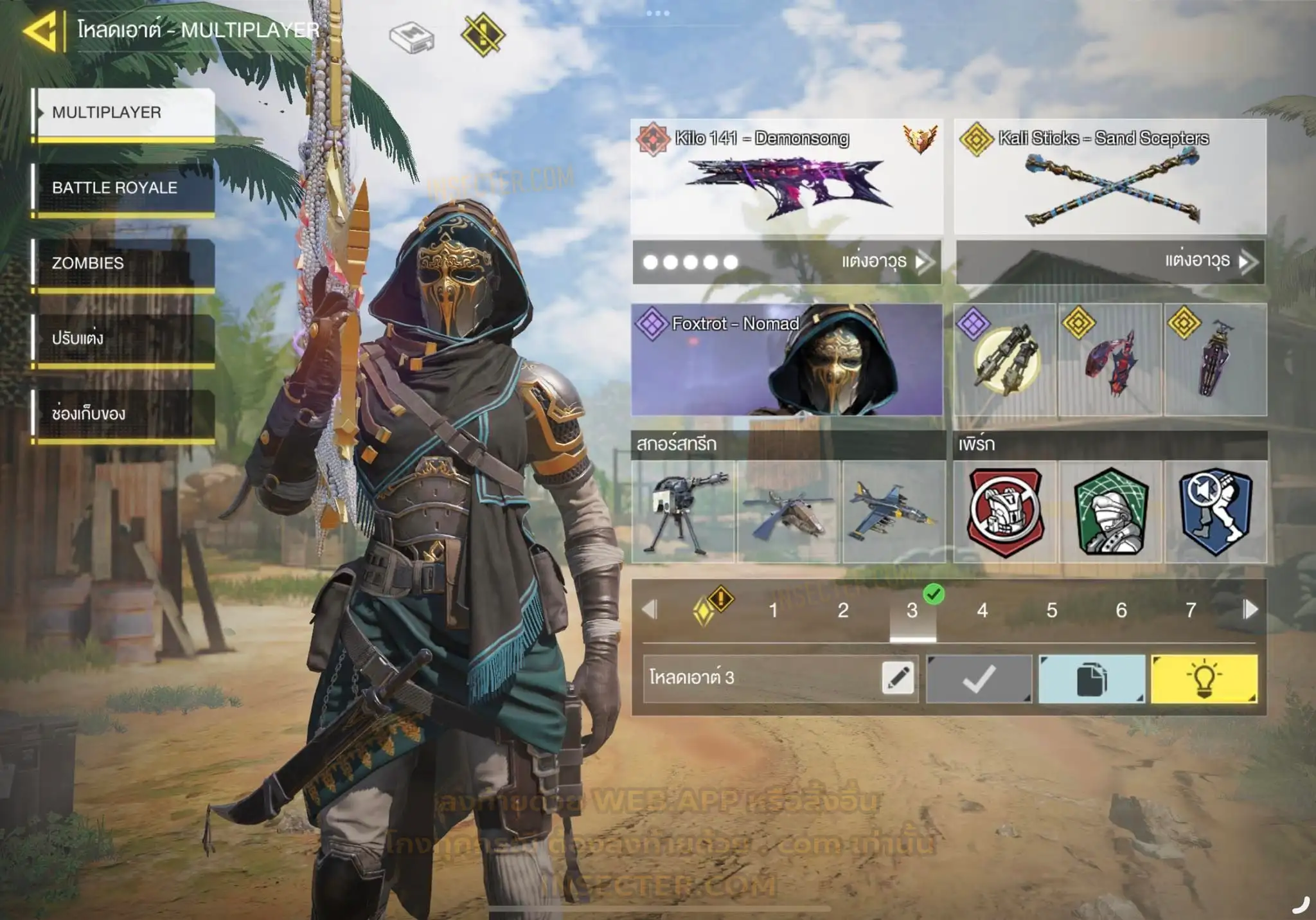Copy the loadout with the blue button
The height and width of the screenshot is (920, 1316).
pyautogui.click(x=1092, y=679)
